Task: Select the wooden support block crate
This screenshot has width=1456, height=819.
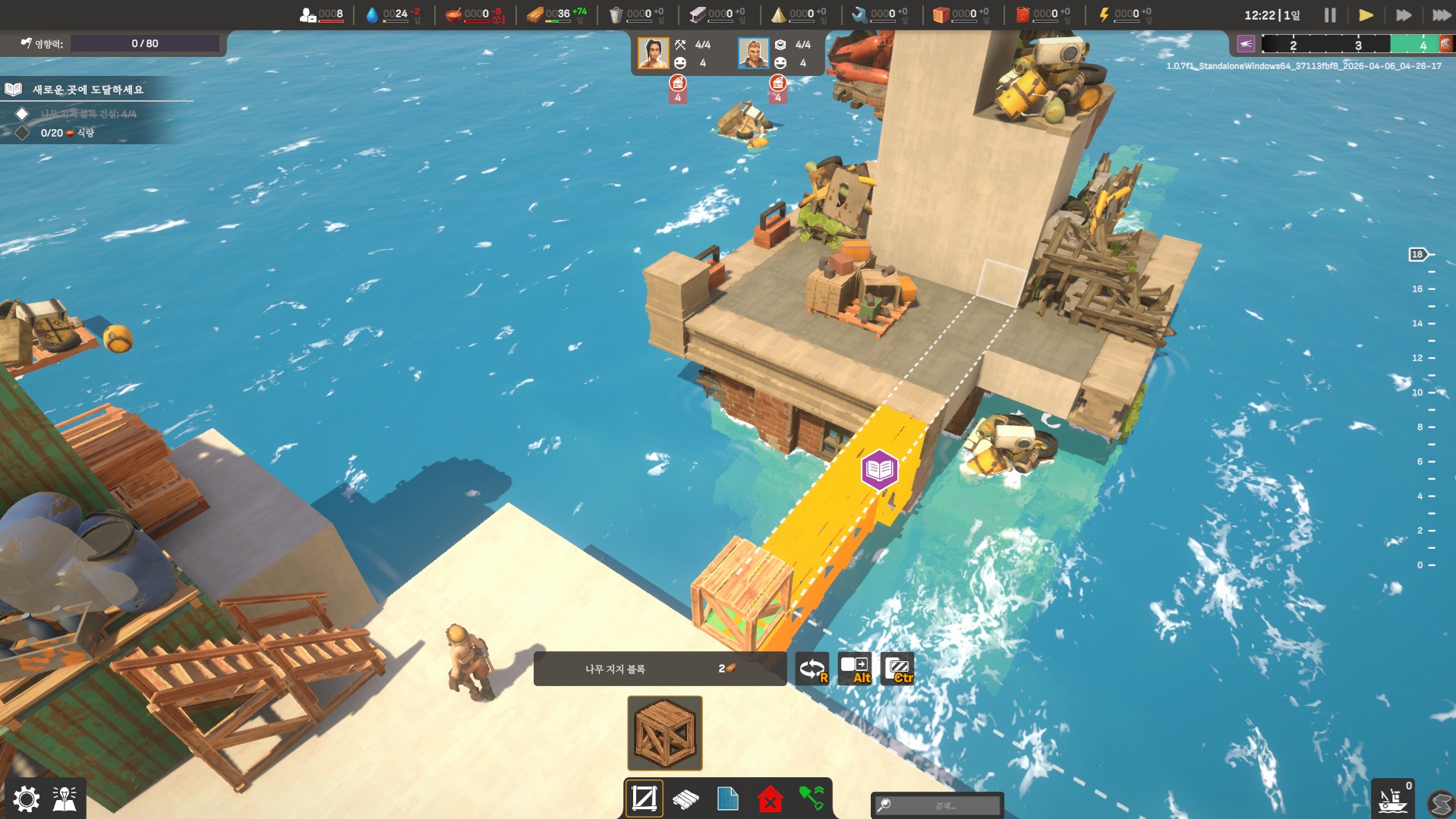Action: click(x=664, y=732)
